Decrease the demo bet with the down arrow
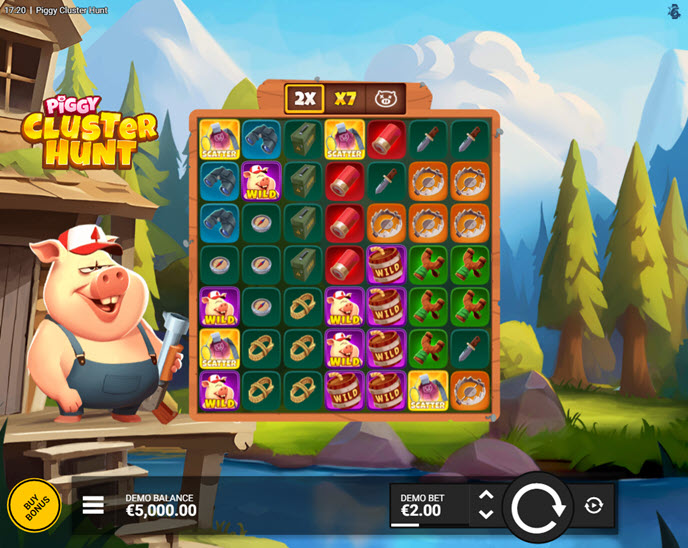 [x=486, y=515]
